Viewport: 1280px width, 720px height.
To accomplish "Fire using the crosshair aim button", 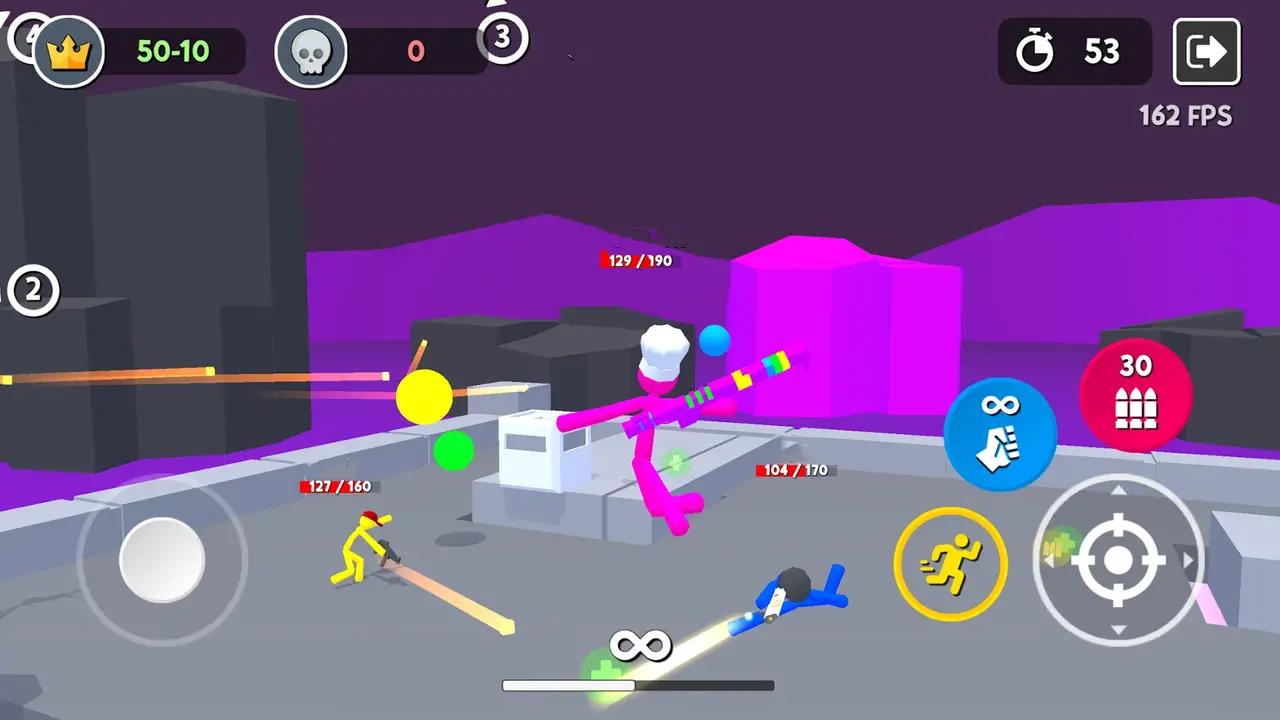I will point(1118,560).
